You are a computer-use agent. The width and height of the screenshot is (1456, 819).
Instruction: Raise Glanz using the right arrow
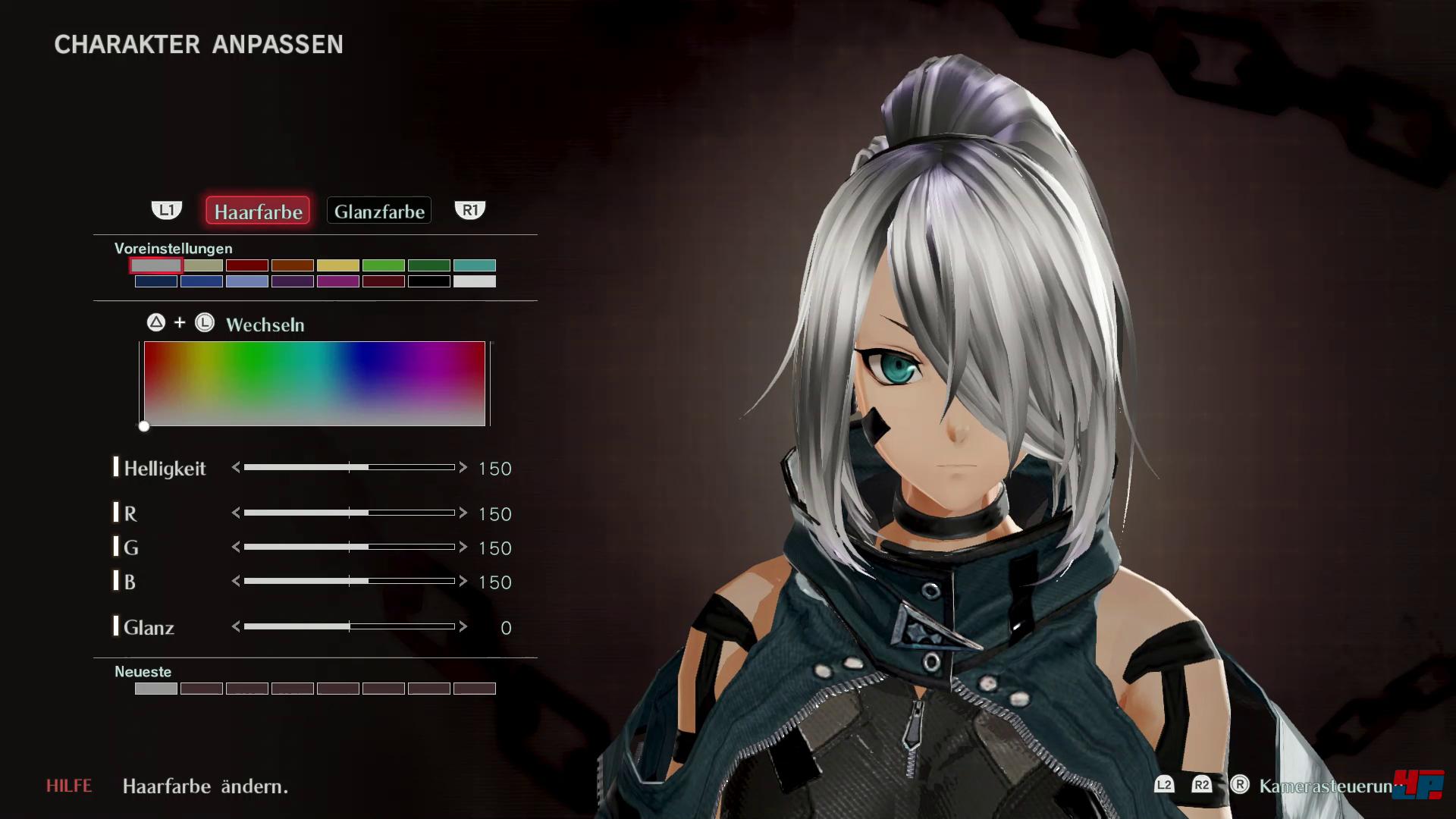463,626
